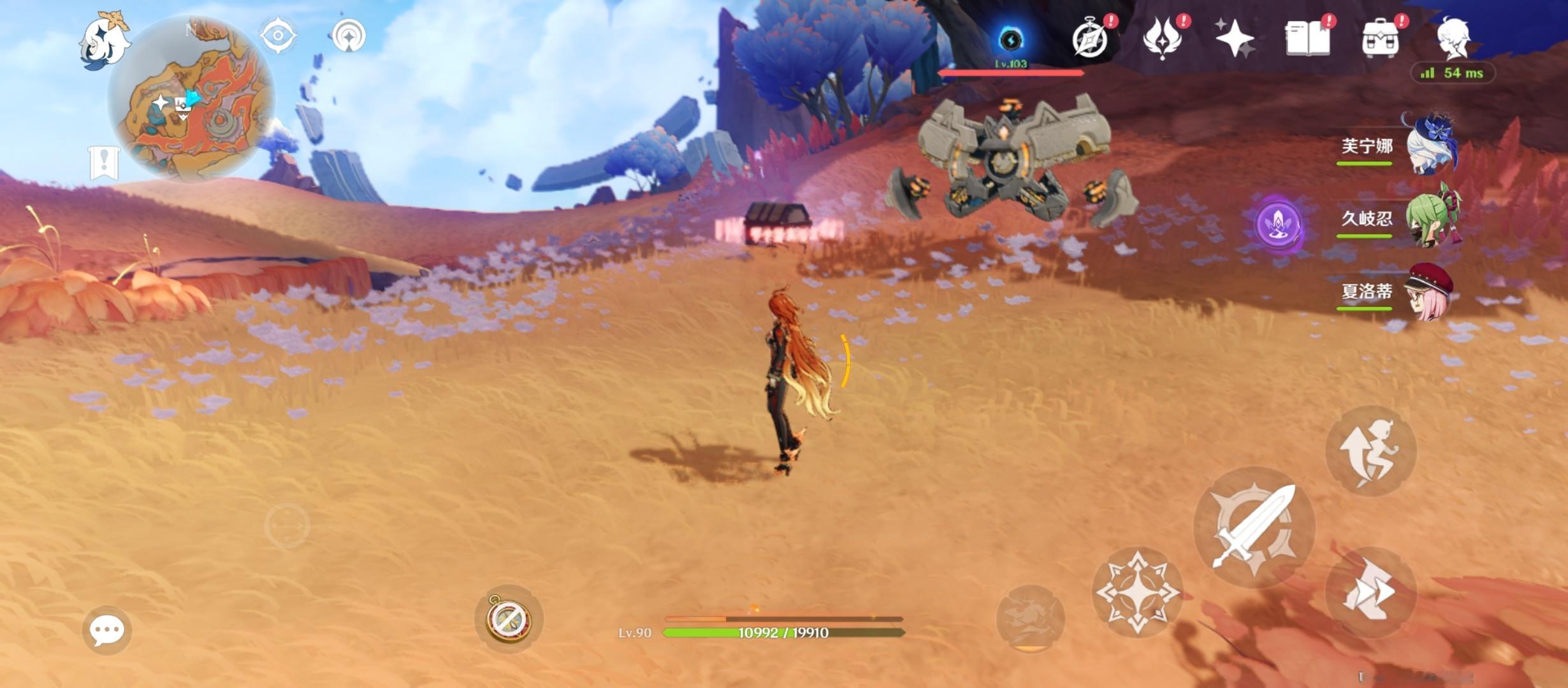The height and width of the screenshot is (688, 1568).
Task: Open the compass events menu
Action: click(1091, 38)
